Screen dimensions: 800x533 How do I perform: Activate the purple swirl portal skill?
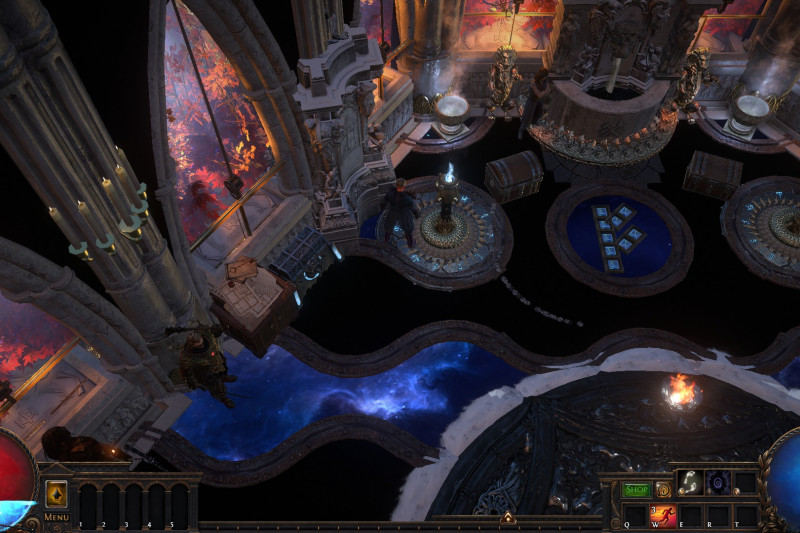coord(719,483)
